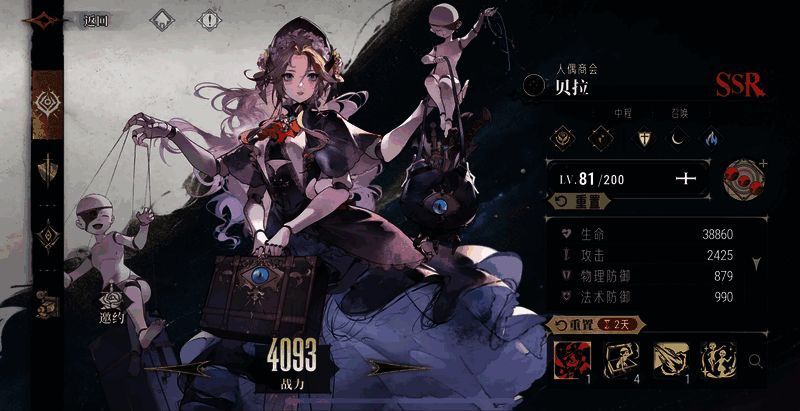Select the third claw skill icon
The width and height of the screenshot is (800, 411).
(x=668, y=357)
